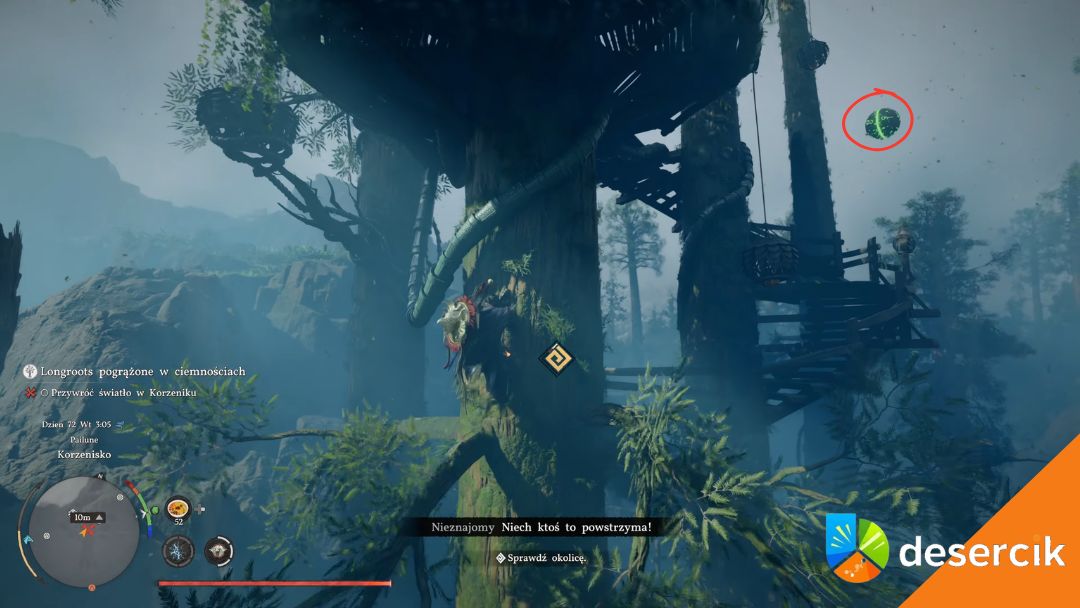Select the wolf companion ability icon
The image size is (1080, 608).
click(x=218, y=549)
